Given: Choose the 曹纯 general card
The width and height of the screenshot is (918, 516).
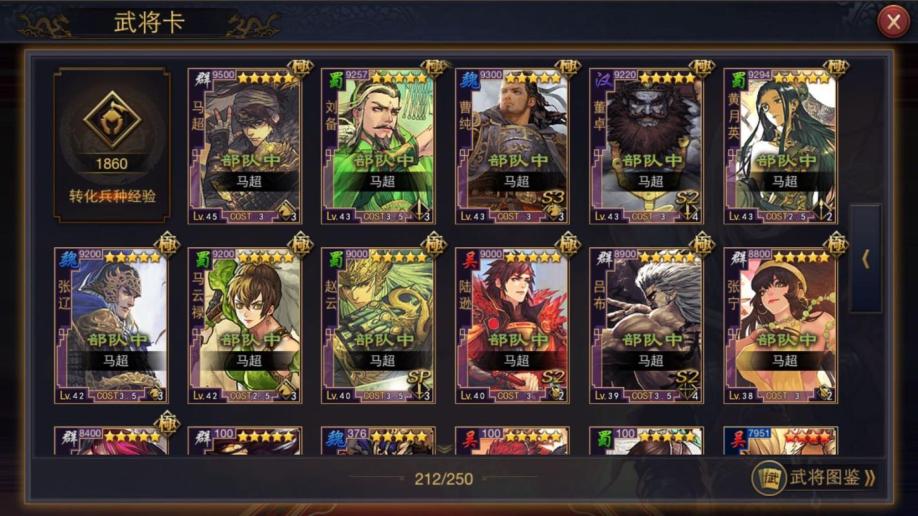Looking at the screenshot, I should pos(512,145).
